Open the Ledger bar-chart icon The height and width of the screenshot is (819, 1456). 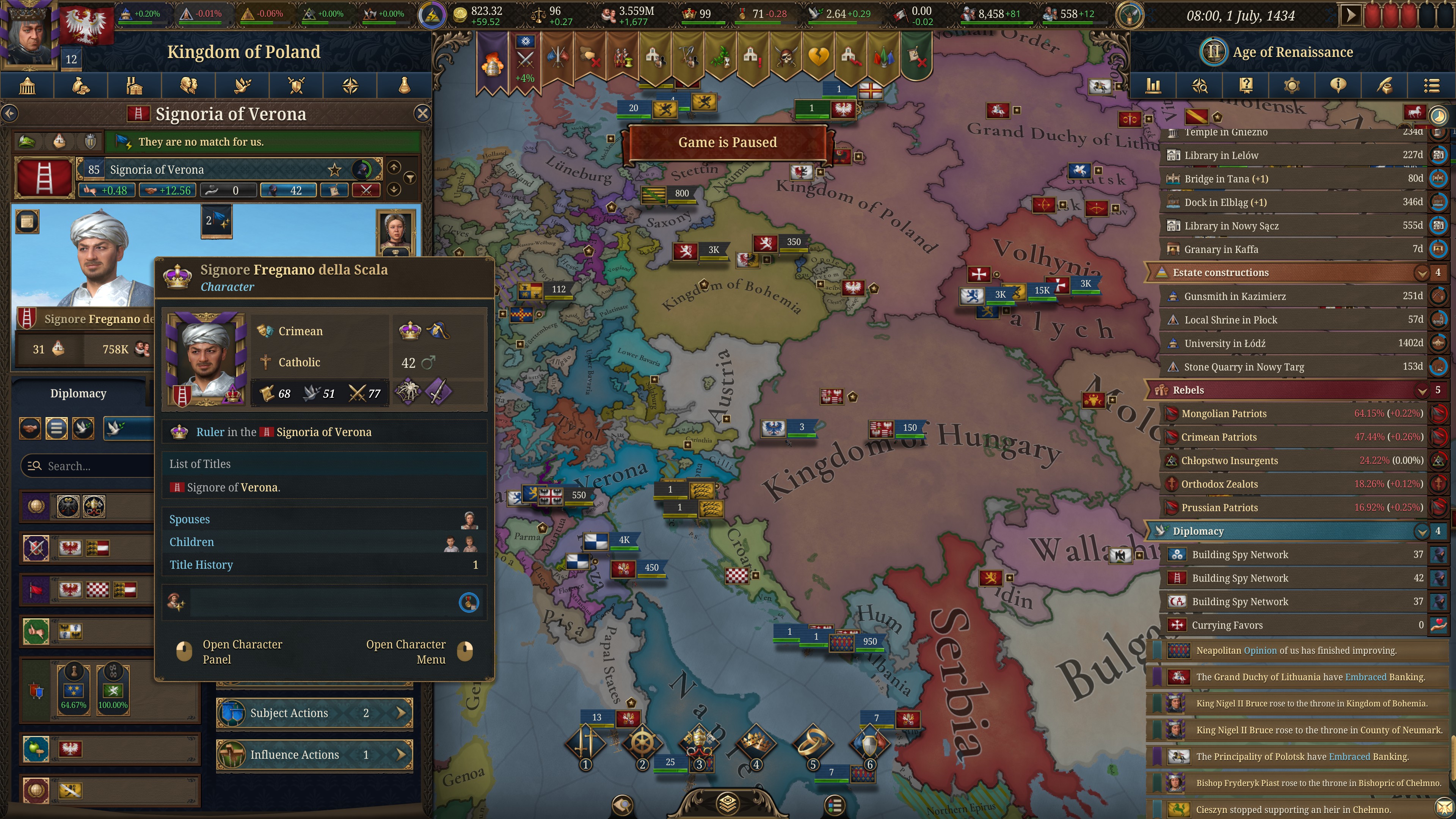[1153, 85]
